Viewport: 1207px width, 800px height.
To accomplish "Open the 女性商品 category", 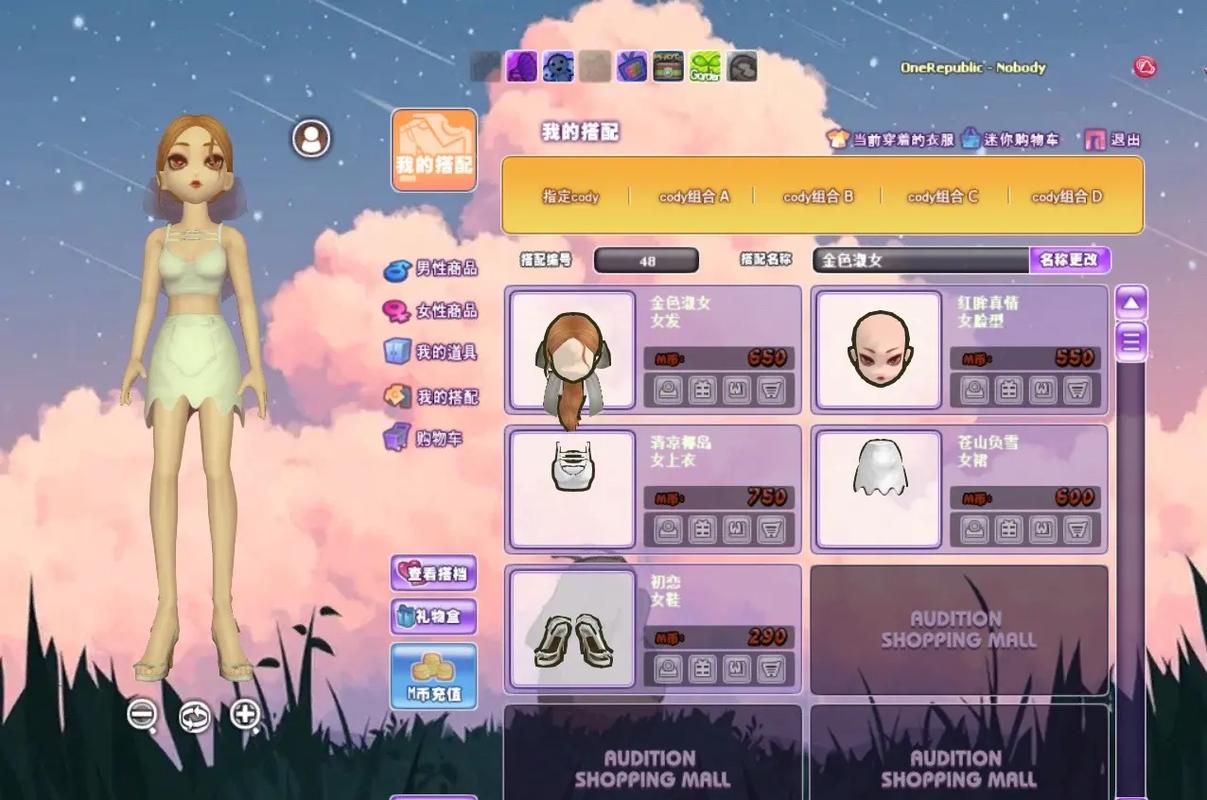I will (x=432, y=311).
